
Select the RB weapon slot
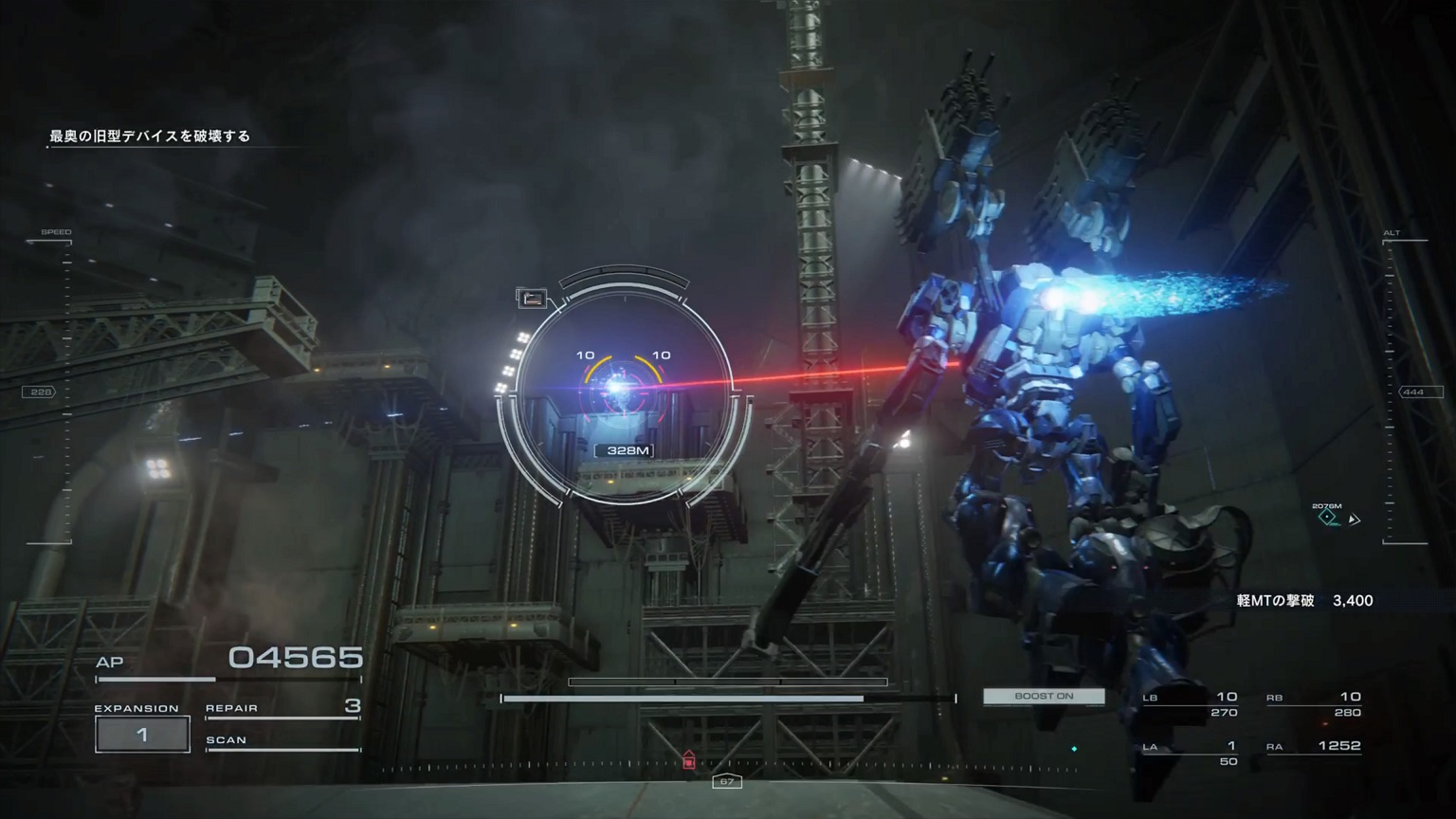click(x=1314, y=704)
